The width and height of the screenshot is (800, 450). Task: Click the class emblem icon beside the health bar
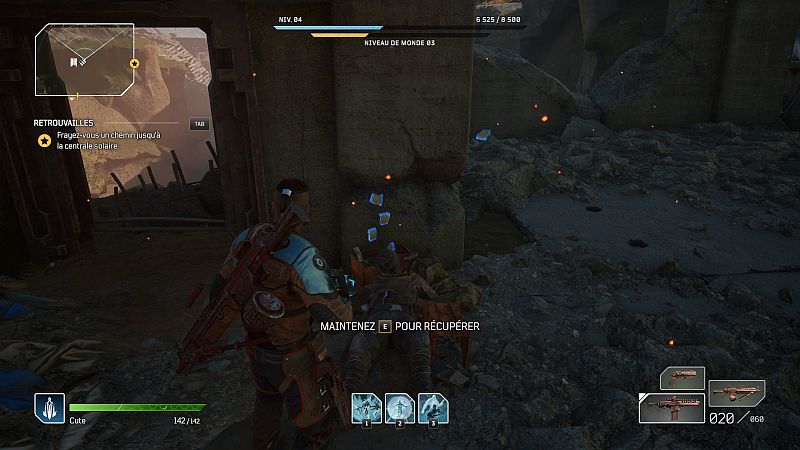coord(49,407)
